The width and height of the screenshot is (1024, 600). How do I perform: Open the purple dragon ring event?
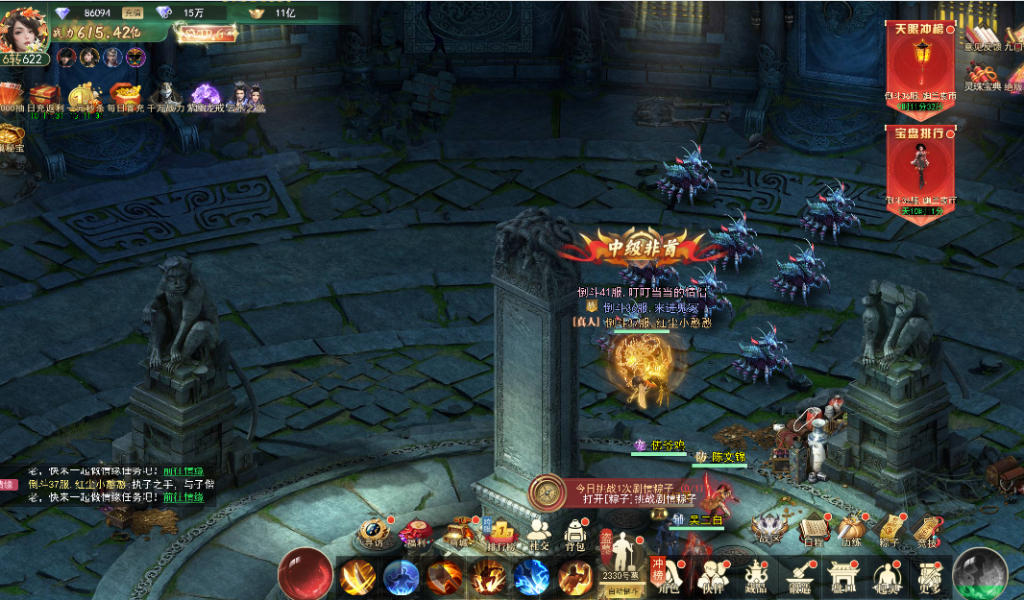pos(204,96)
